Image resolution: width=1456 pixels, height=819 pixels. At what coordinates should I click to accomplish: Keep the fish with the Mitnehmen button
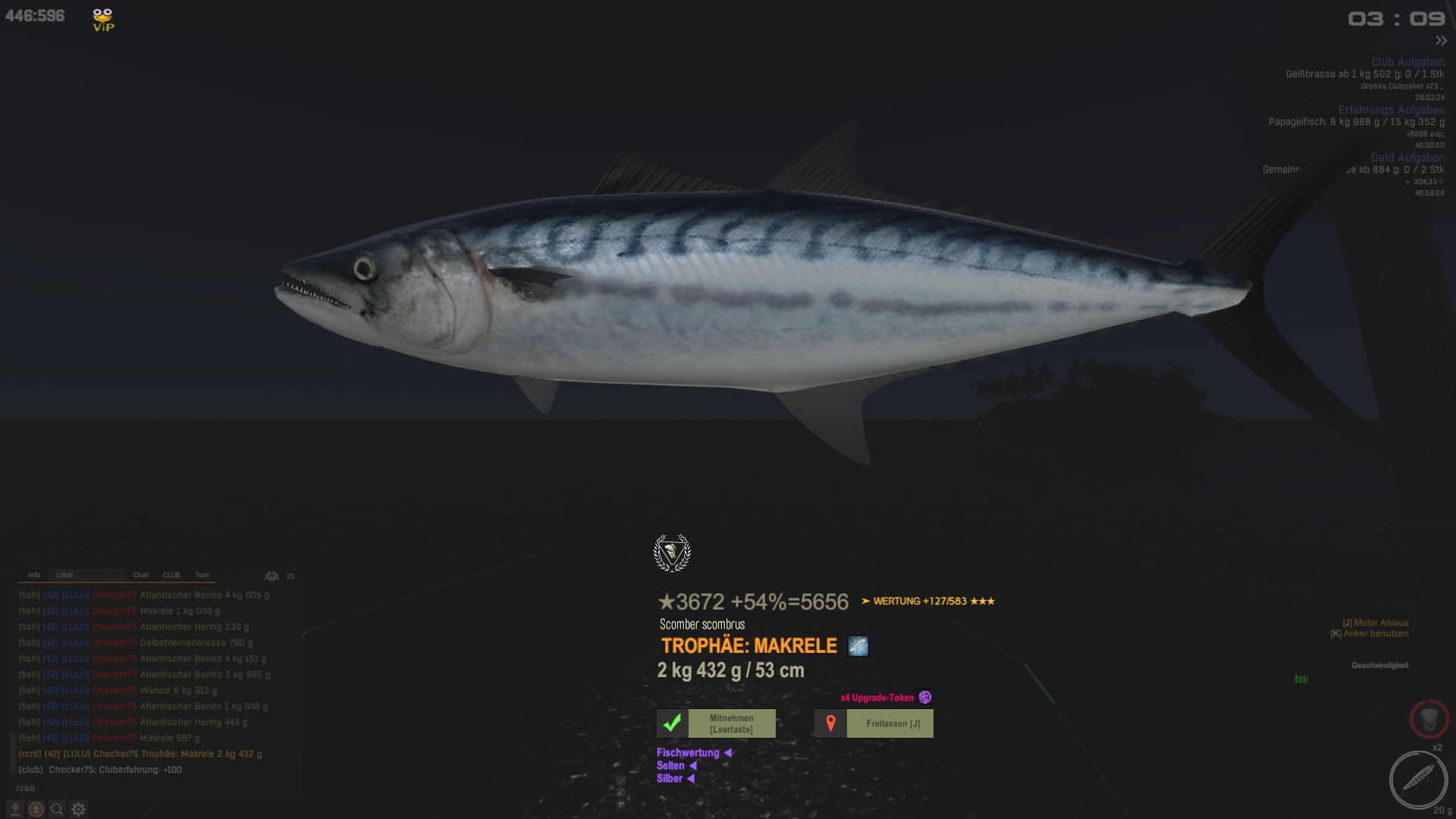716,723
